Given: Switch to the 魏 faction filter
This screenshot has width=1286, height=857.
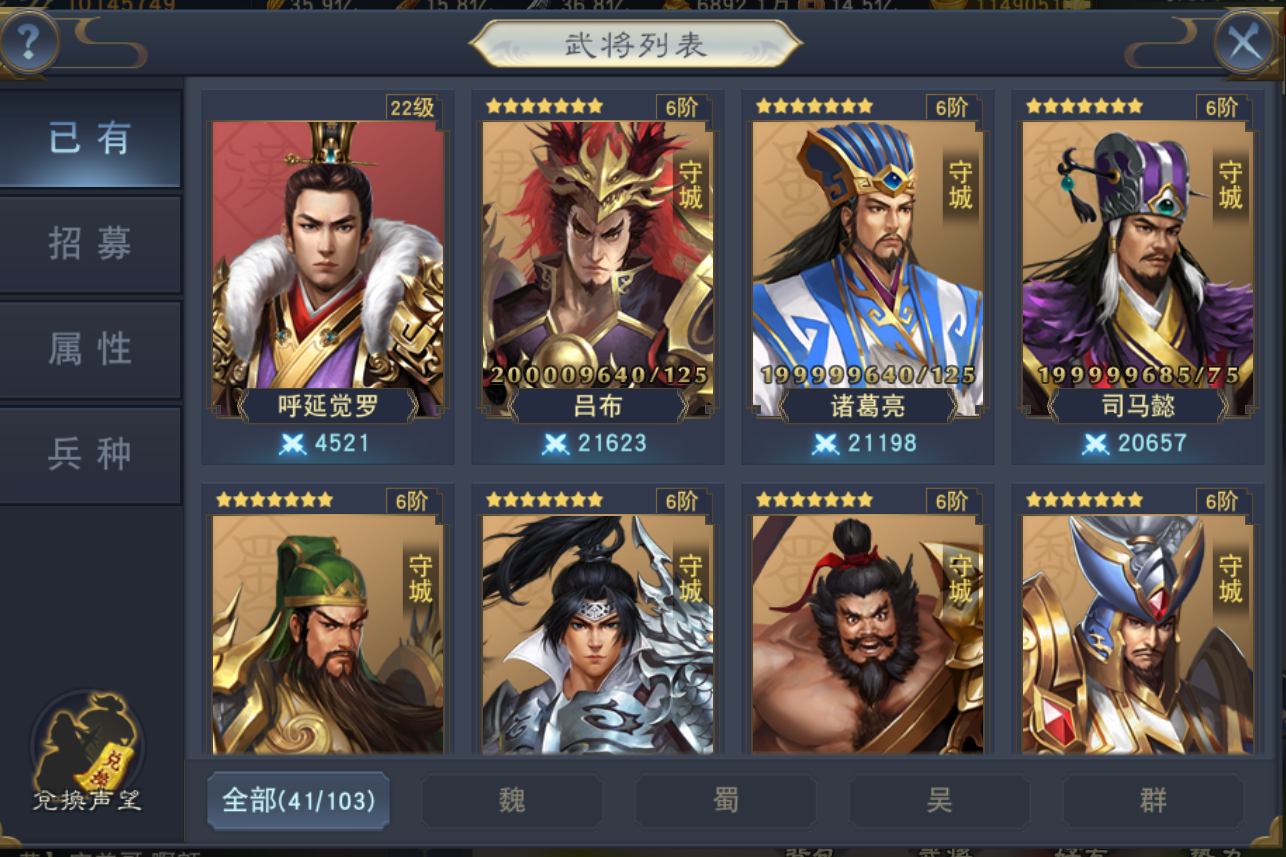Looking at the screenshot, I should point(511,800).
